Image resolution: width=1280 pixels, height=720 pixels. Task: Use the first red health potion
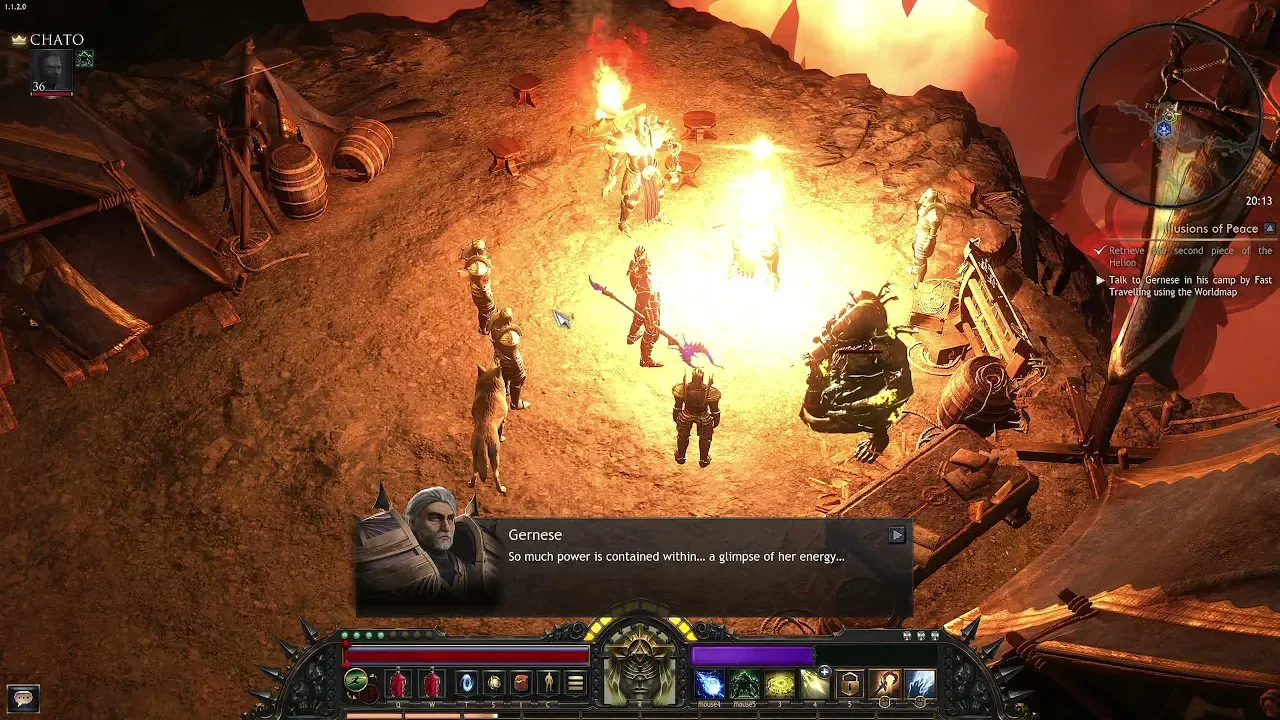398,684
